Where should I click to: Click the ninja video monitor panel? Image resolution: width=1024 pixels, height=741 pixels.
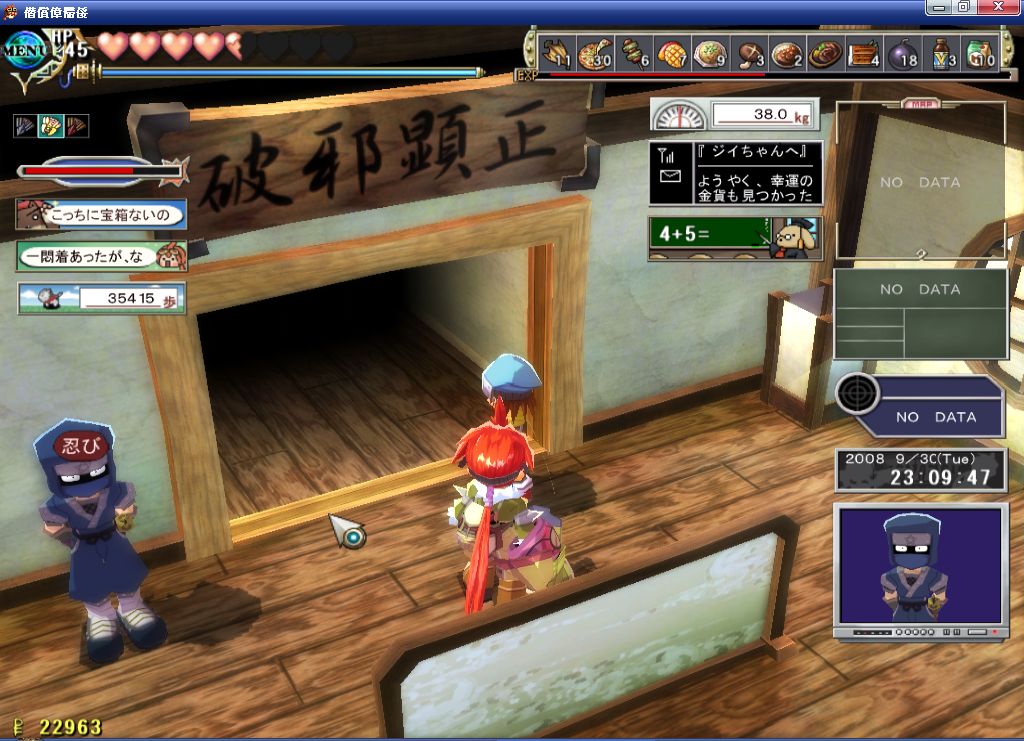(920, 570)
